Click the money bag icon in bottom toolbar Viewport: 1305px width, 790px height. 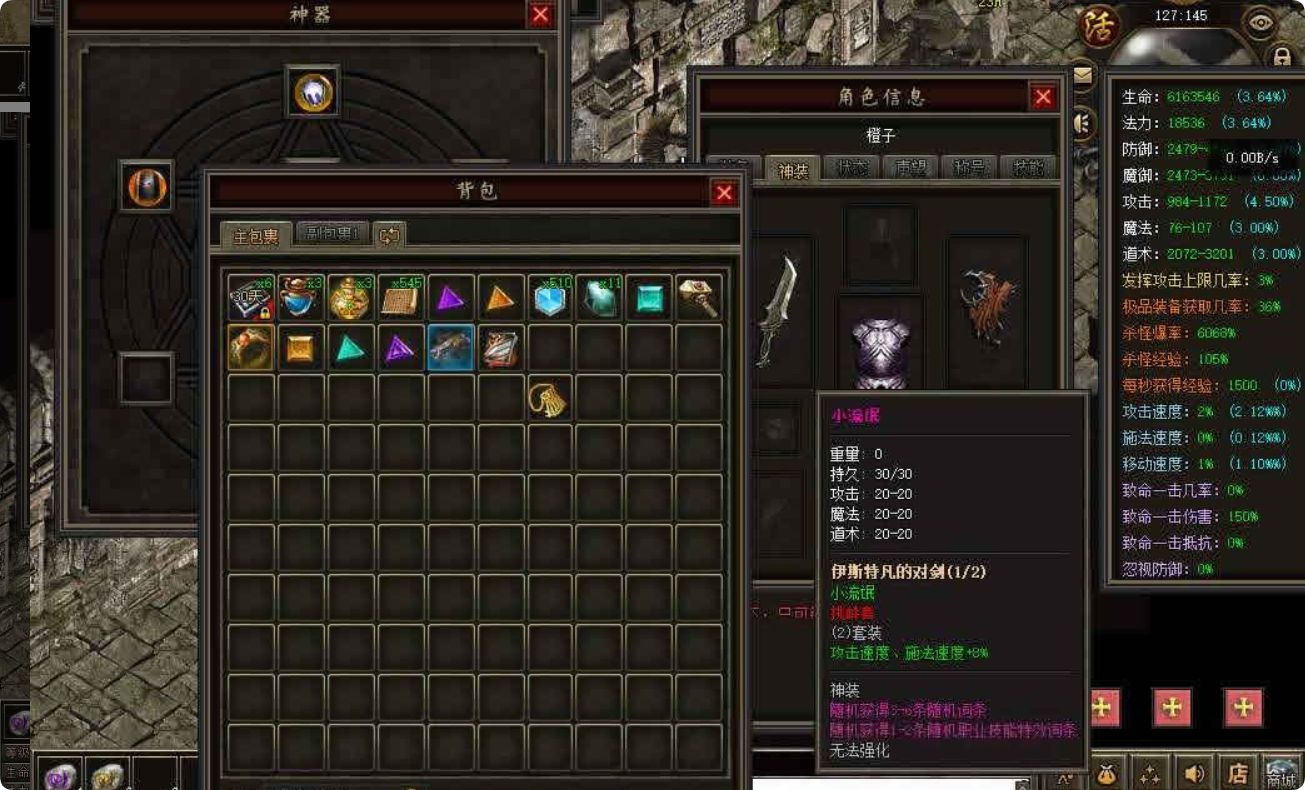click(x=1106, y=774)
